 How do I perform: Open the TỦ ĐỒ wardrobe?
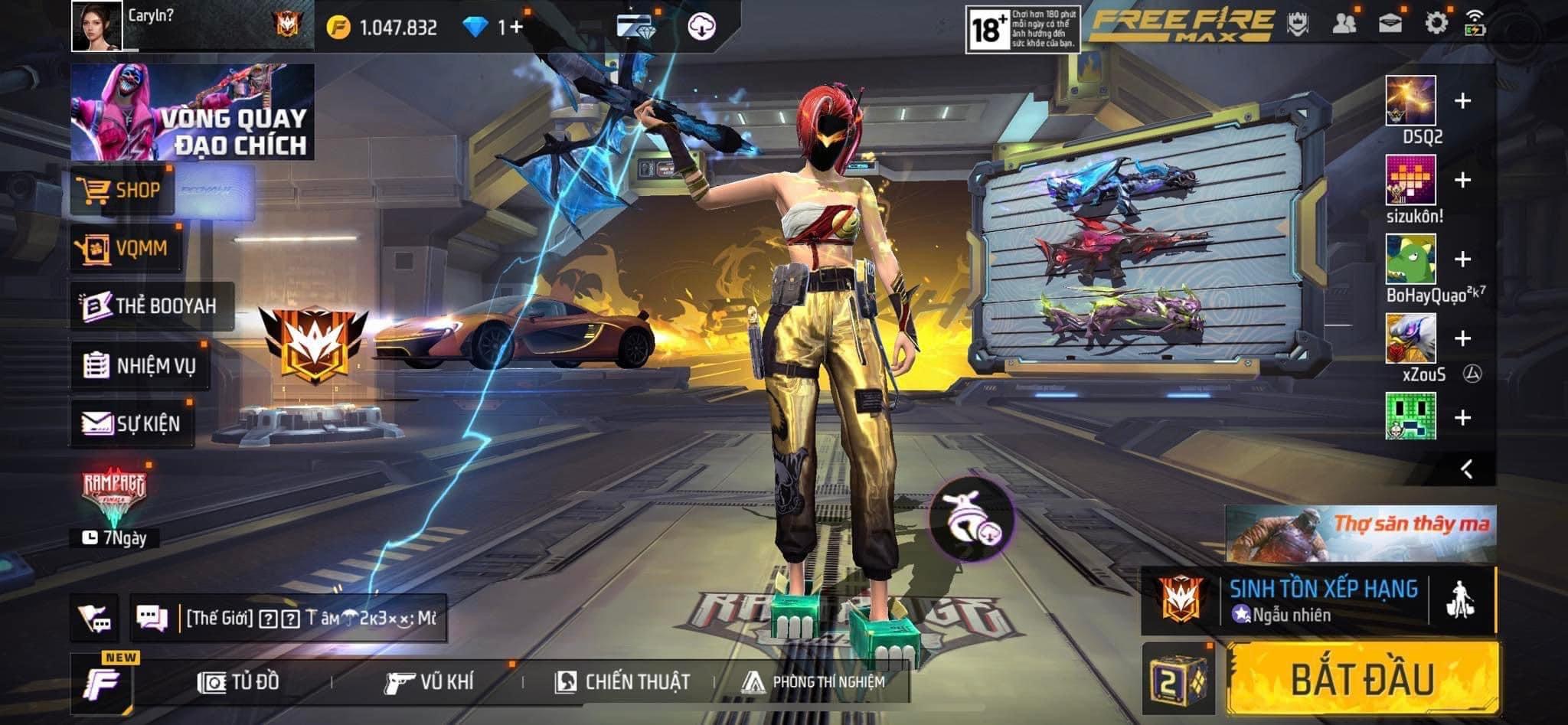239,681
